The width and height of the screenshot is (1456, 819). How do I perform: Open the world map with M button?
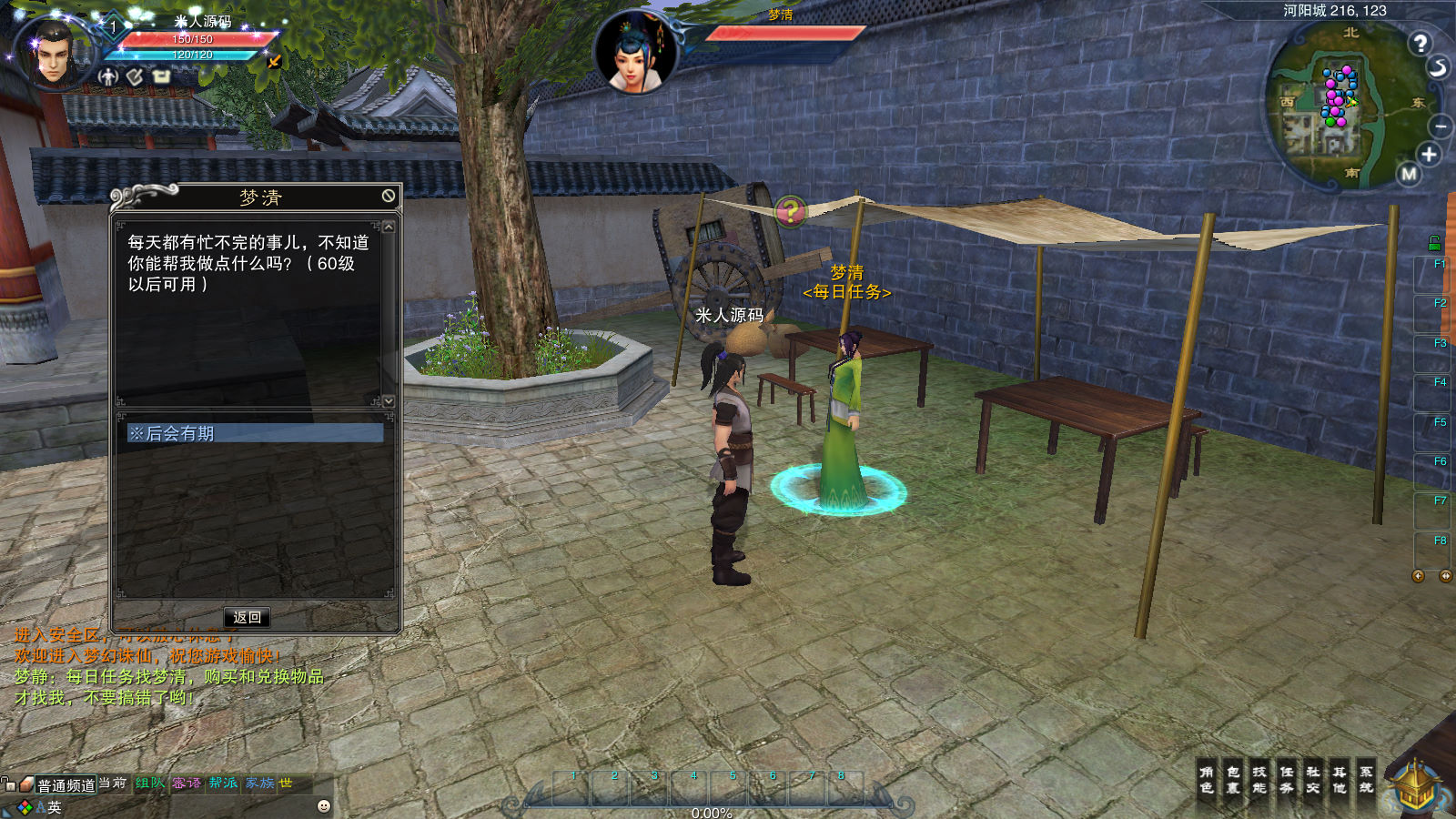point(1410,174)
